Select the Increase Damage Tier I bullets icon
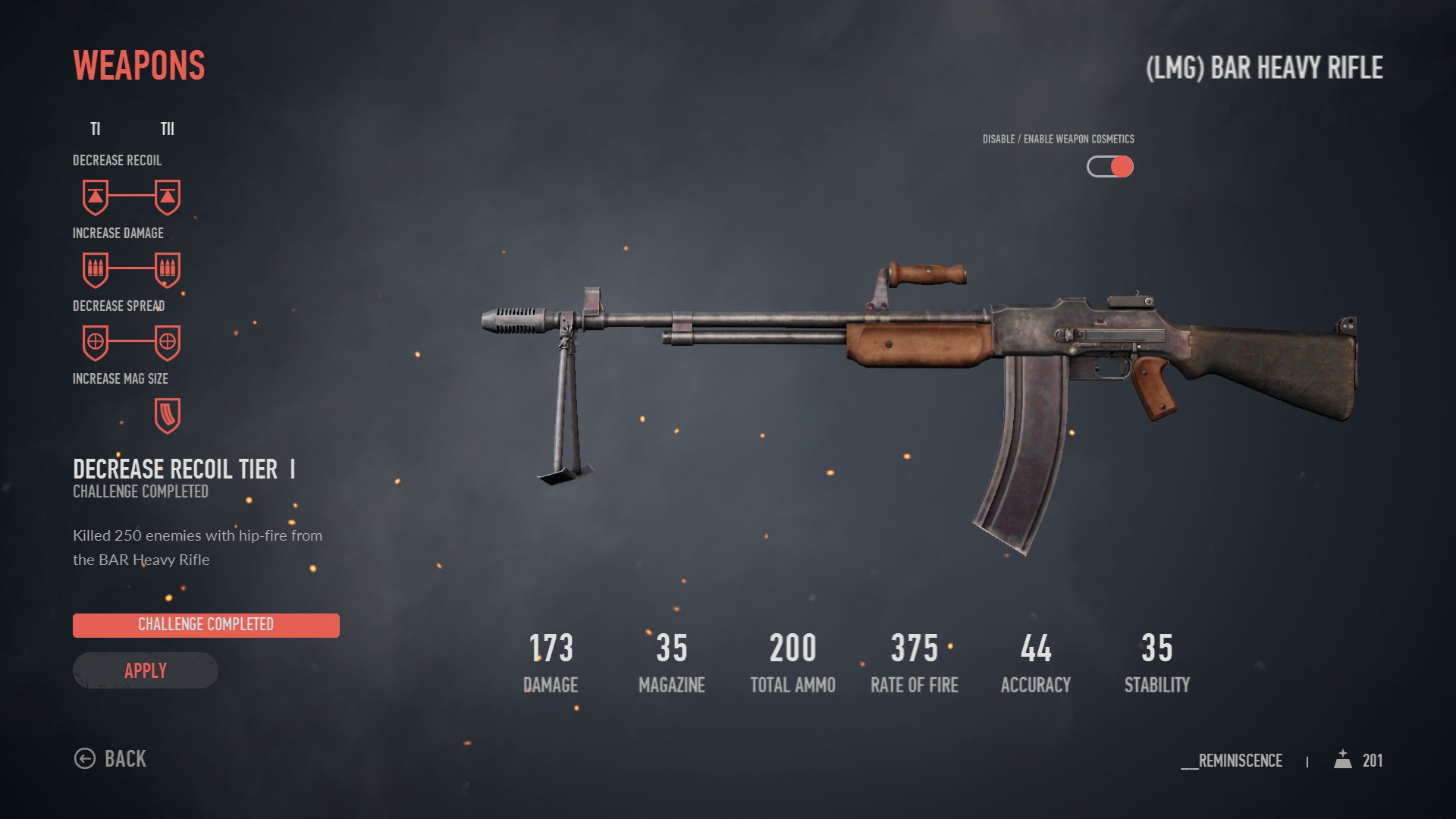 coord(94,269)
